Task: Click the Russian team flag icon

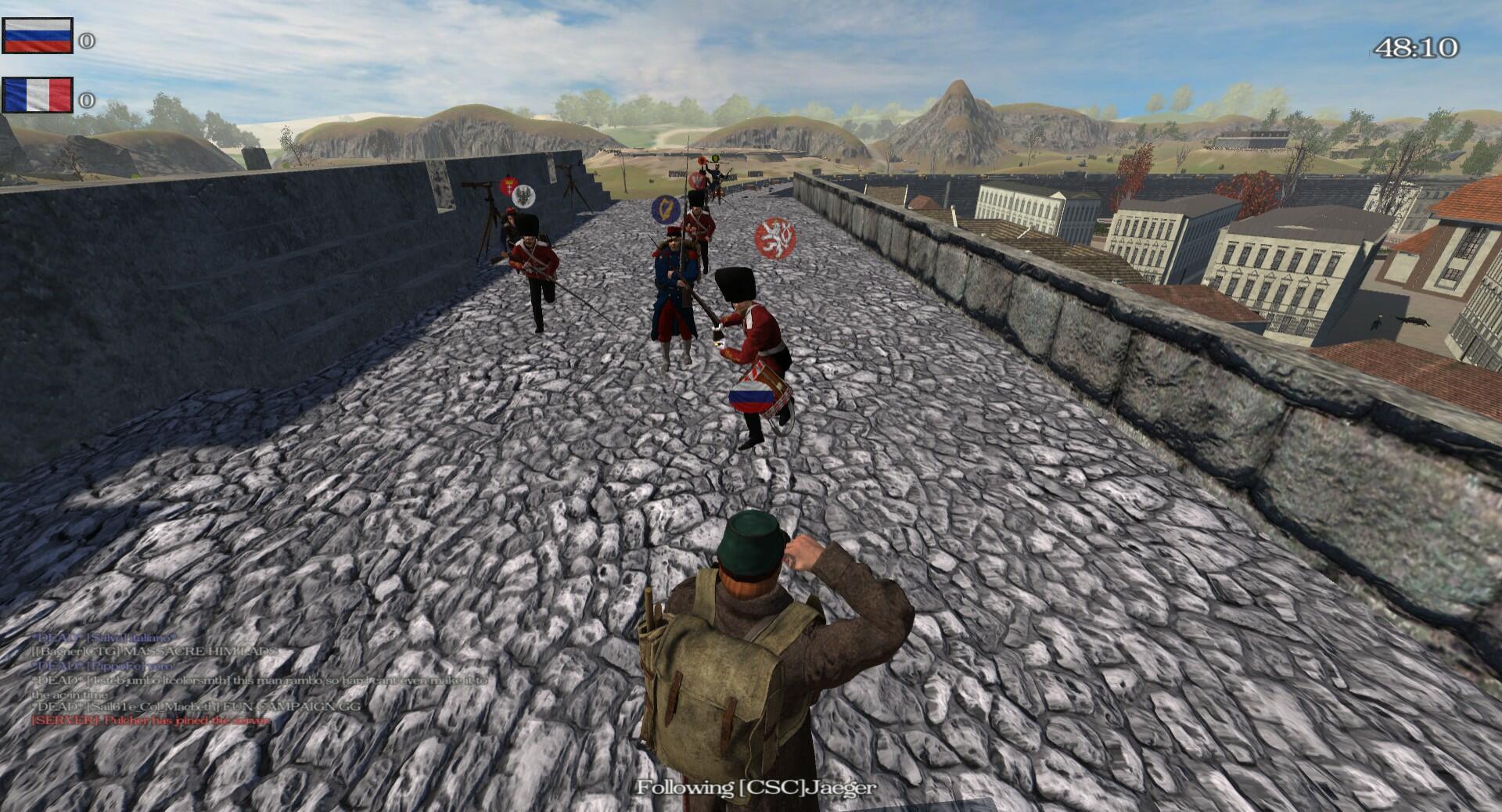Action: pyautogui.click(x=37, y=35)
